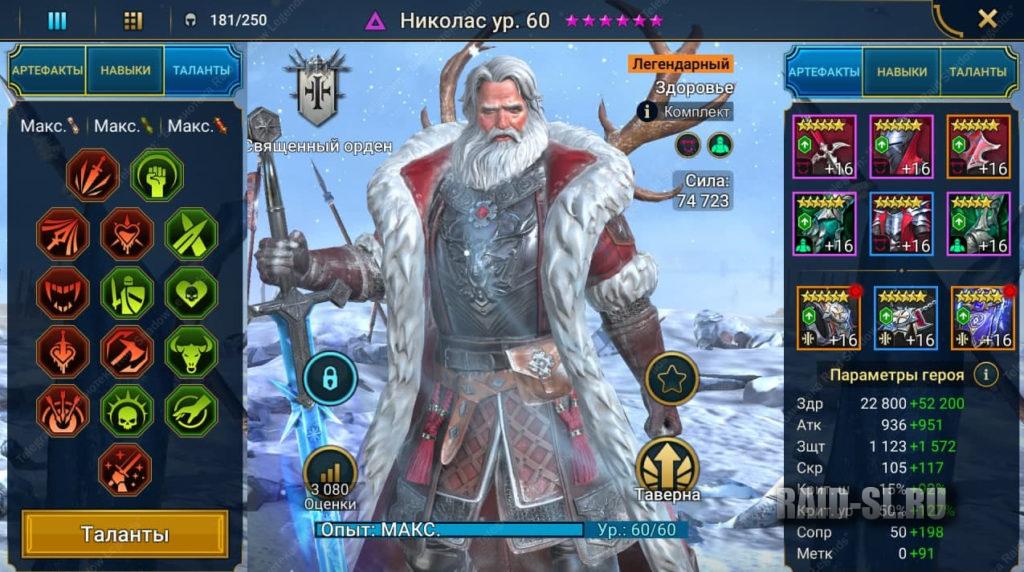This screenshot has width=1024, height=572.
Task: Close the hero screen with the X
Action: 987,18
